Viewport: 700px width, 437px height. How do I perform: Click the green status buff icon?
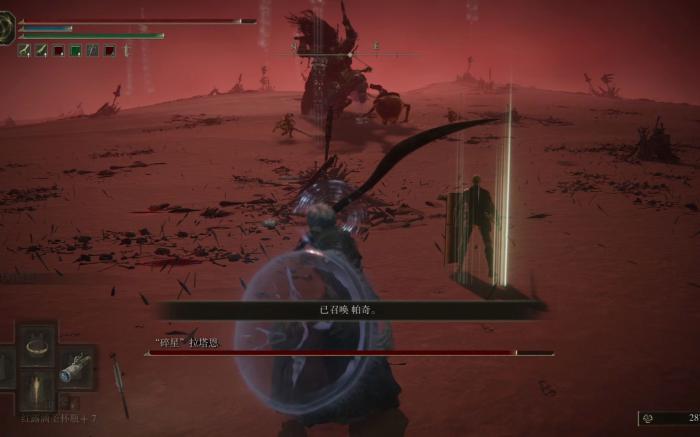tap(75, 50)
